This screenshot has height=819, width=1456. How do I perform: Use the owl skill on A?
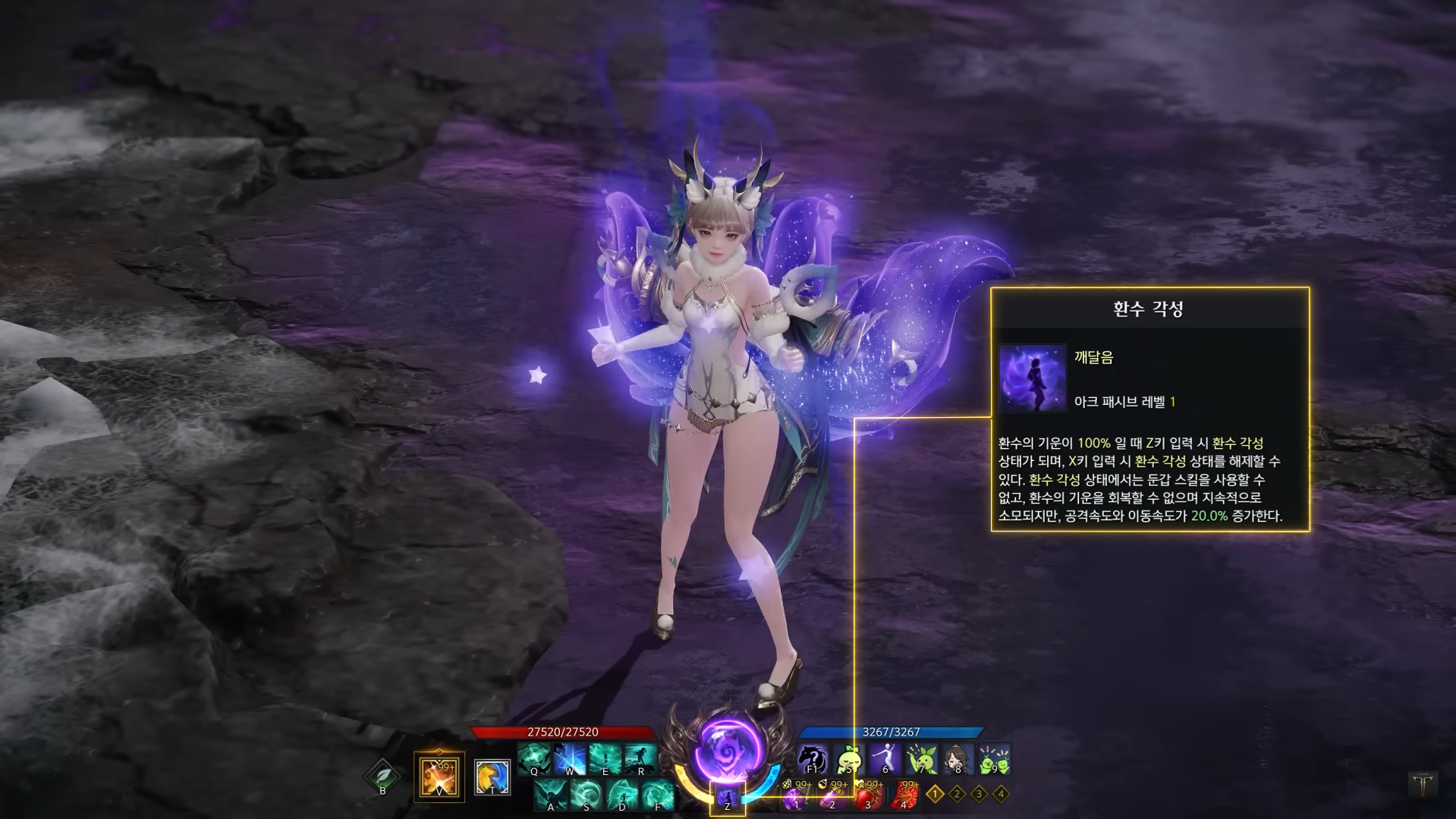coord(551,795)
